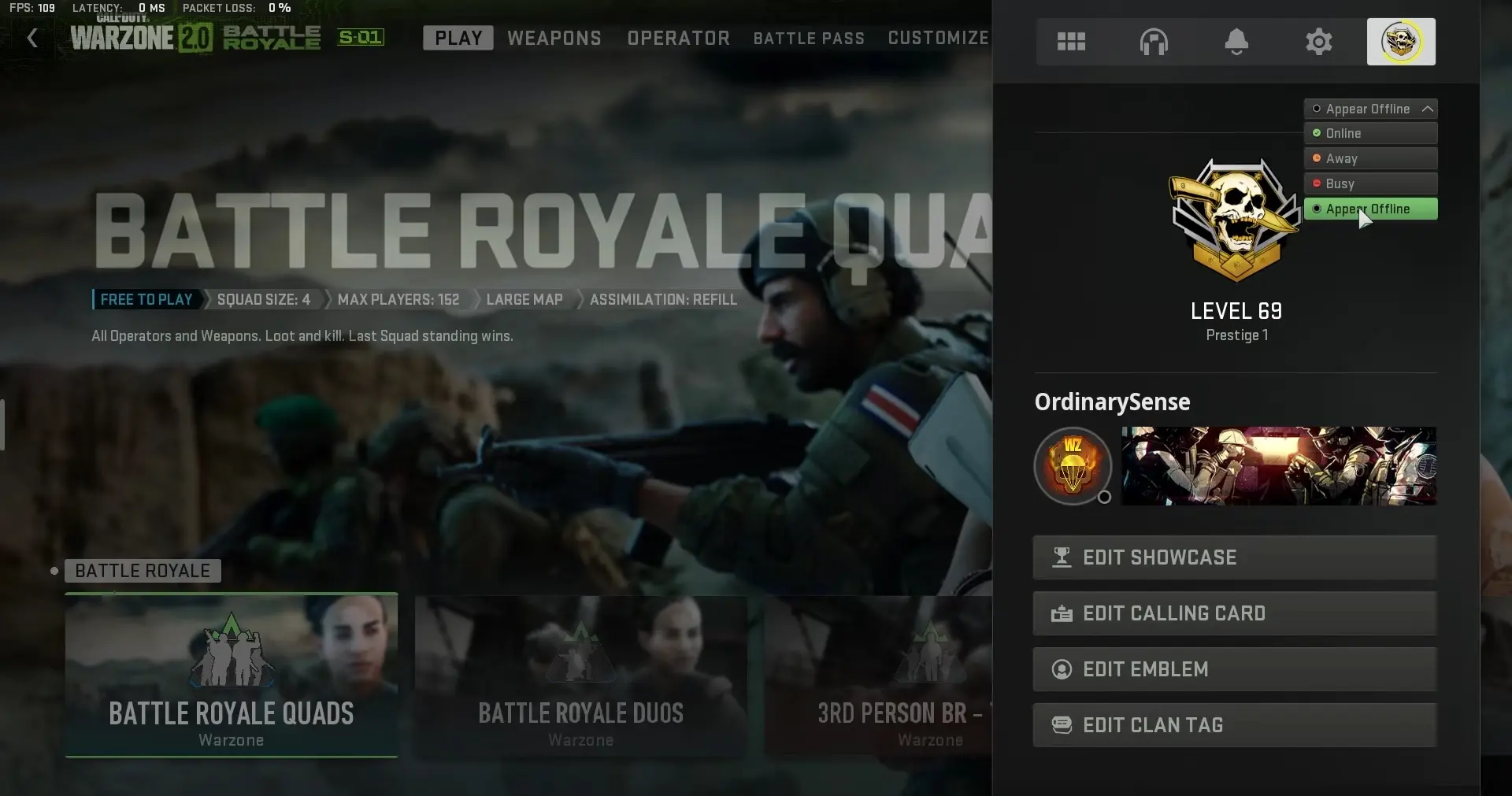Switch to the Weapons tab
The width and height of the screenshot is (1512, 796).
[554, 38]
